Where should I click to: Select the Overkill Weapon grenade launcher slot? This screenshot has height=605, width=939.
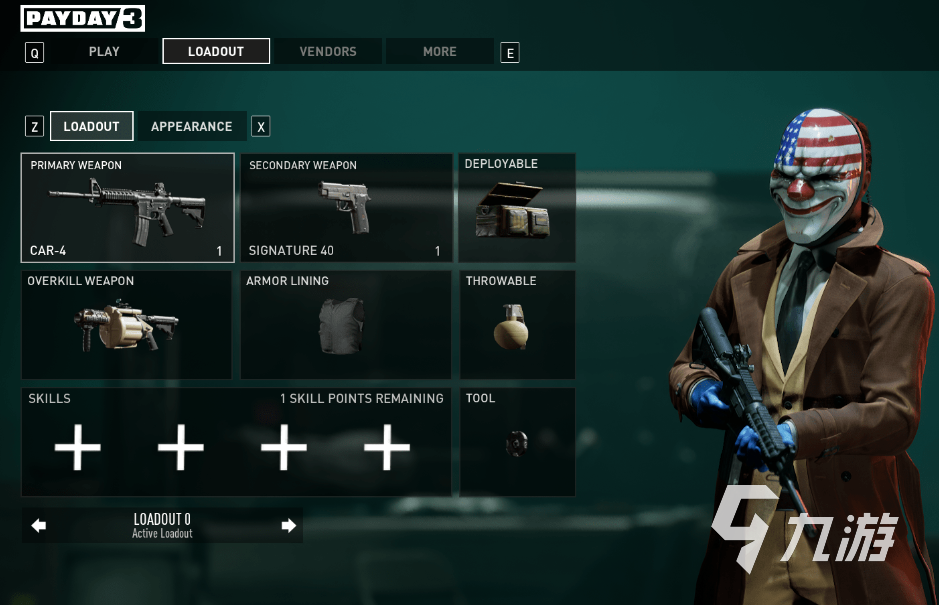point(127,325)
